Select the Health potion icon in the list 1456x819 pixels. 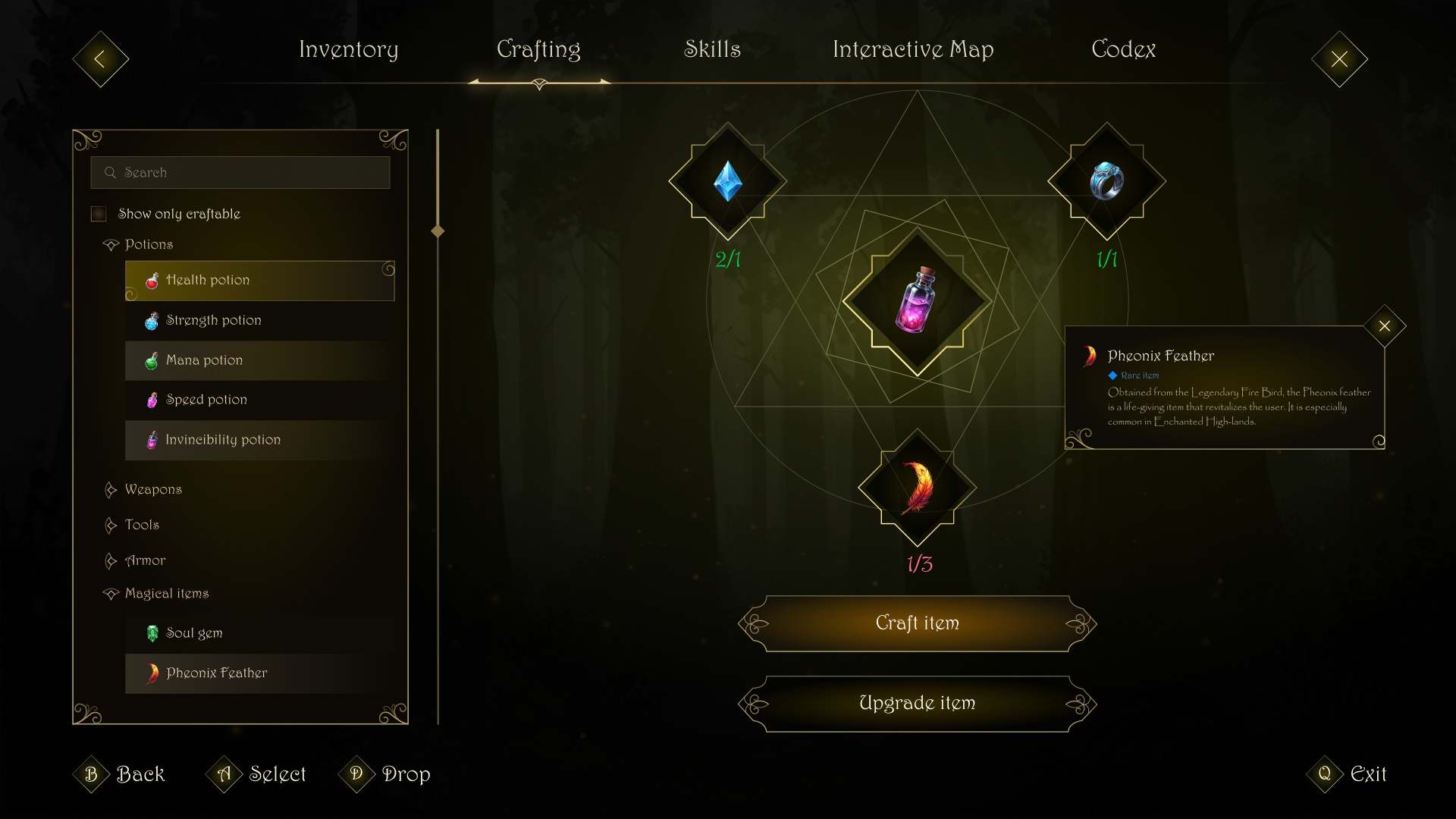pos(152,281)
